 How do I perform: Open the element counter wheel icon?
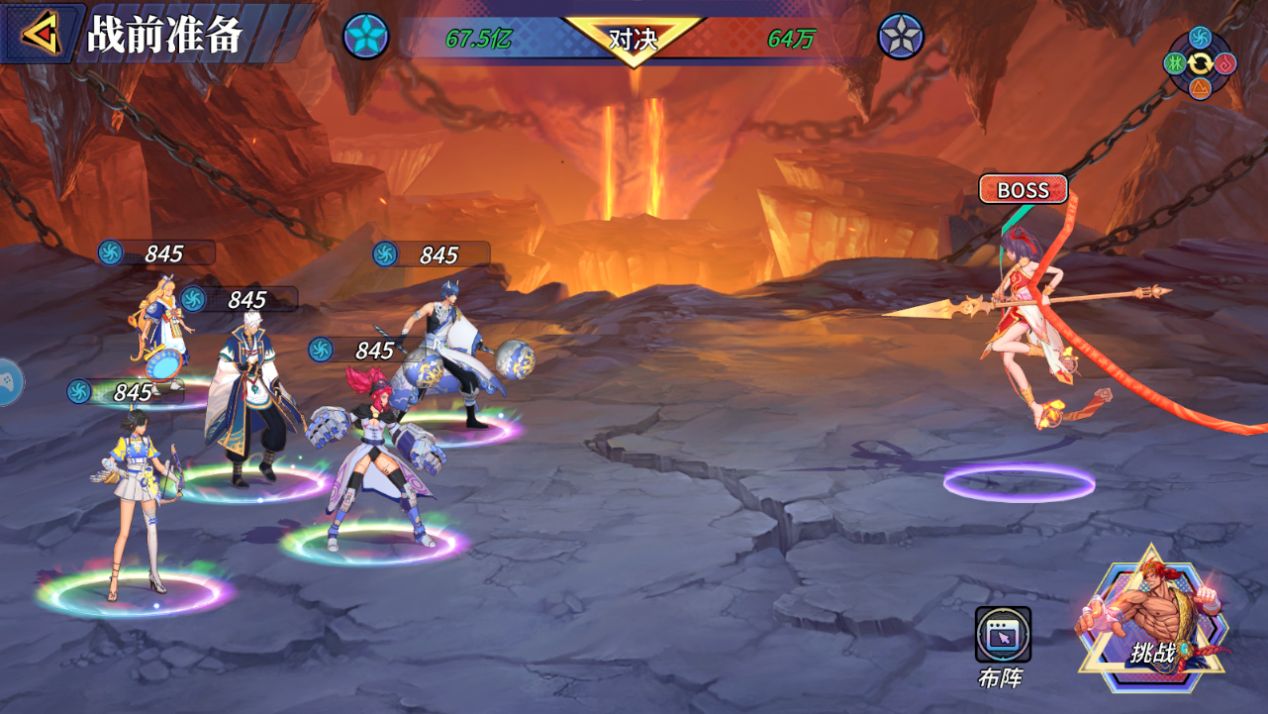point(1200,64)
